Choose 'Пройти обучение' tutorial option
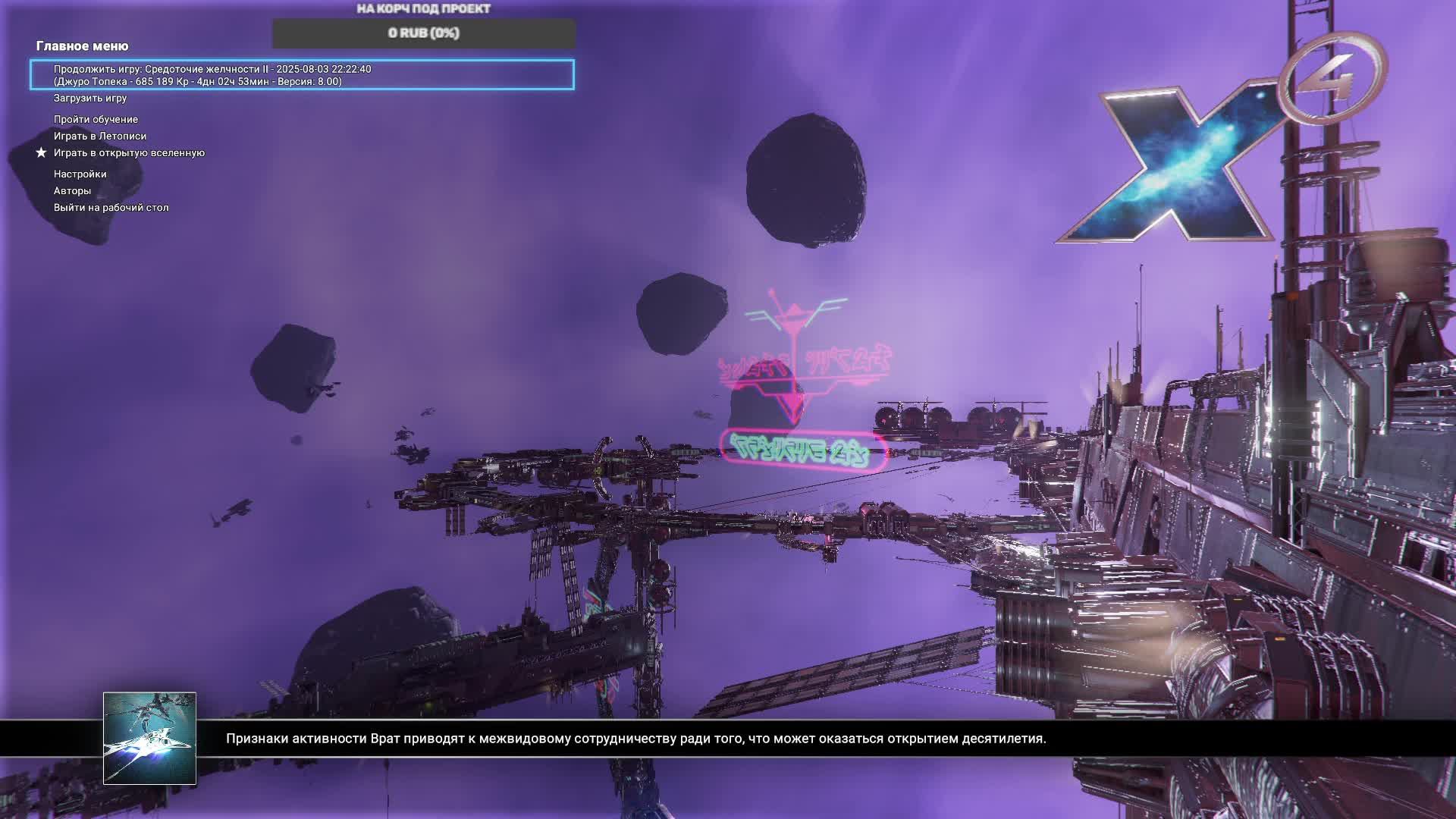Image resolution: width=1456 pixels, height=819 pixels. coord(96,120)
